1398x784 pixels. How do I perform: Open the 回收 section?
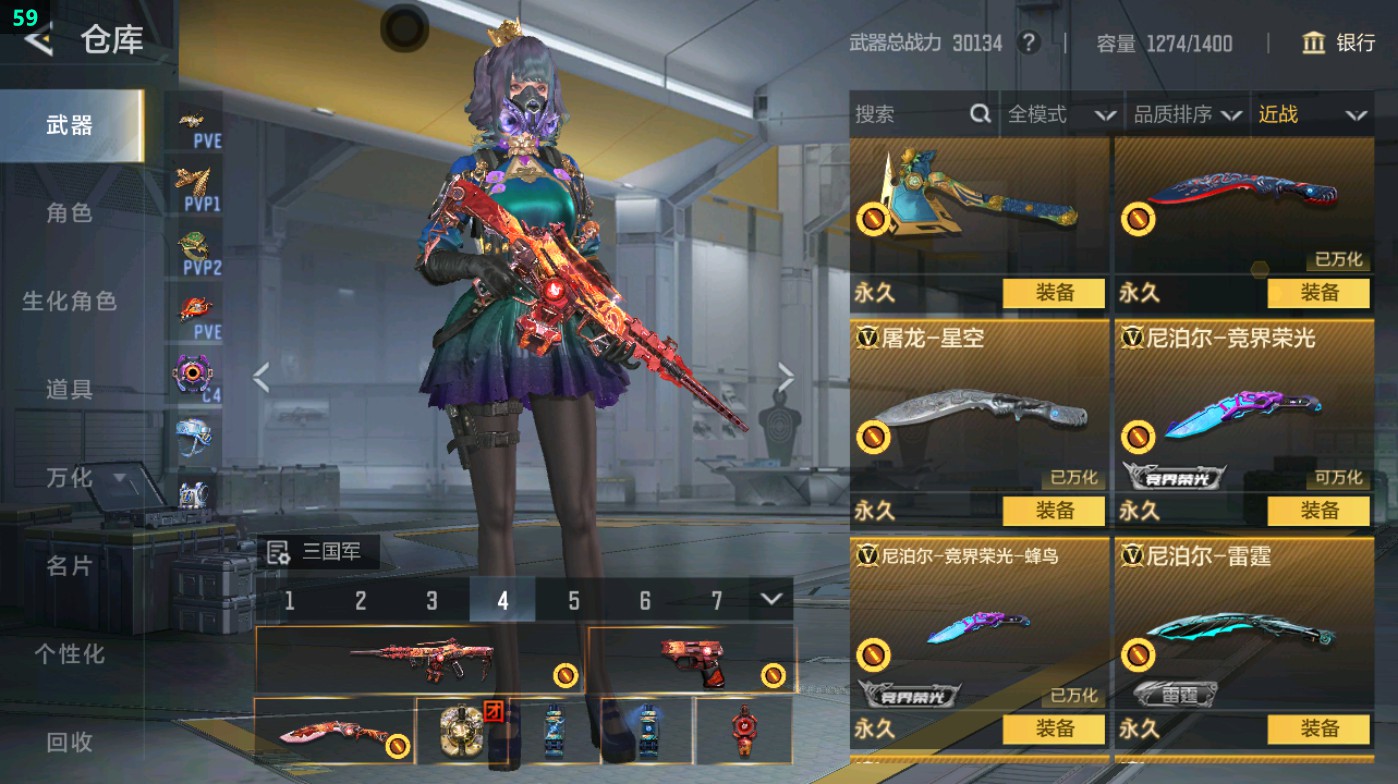coord(69,742)
